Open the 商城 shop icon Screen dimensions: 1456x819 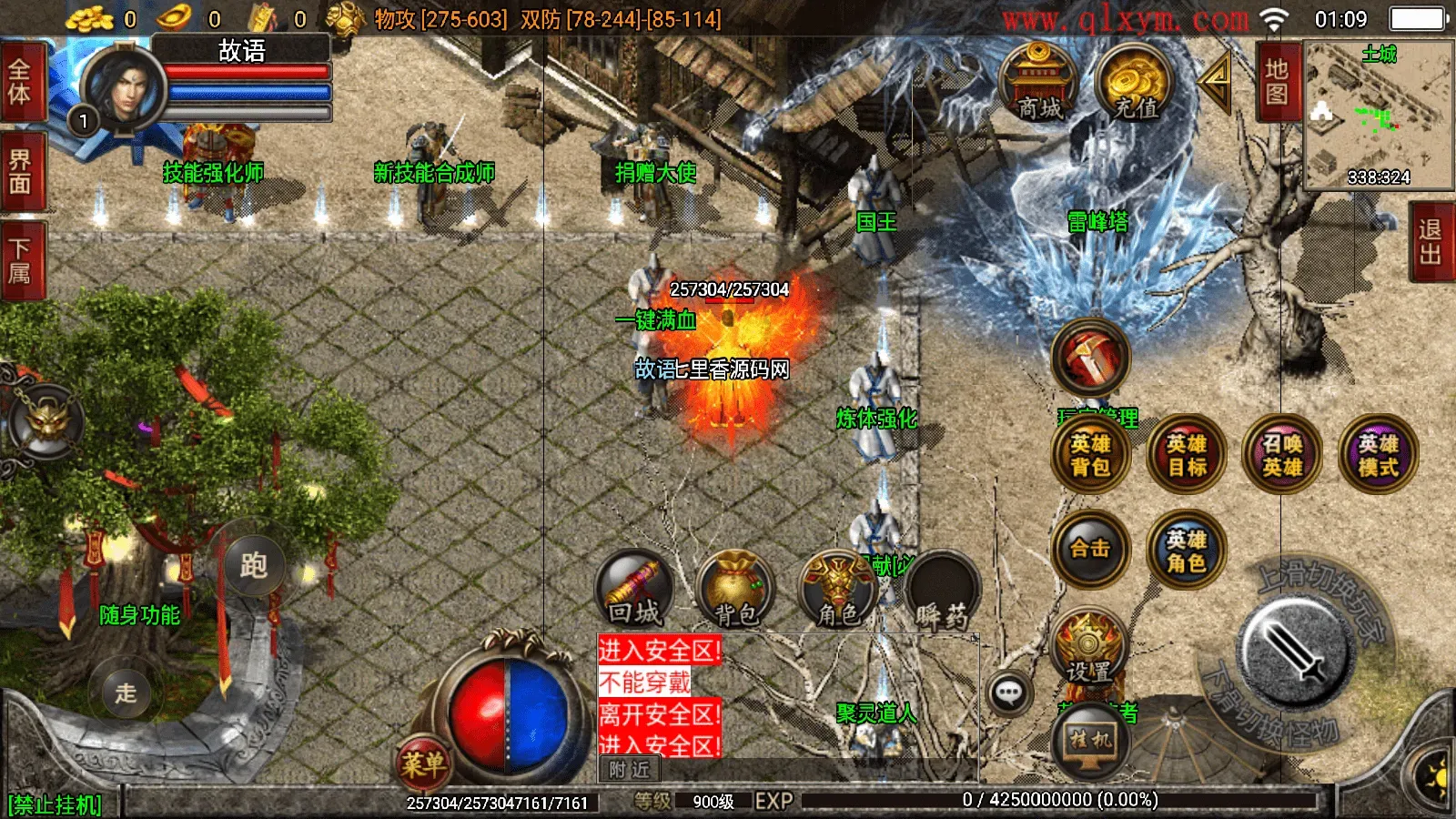(x=1039, y=84)
